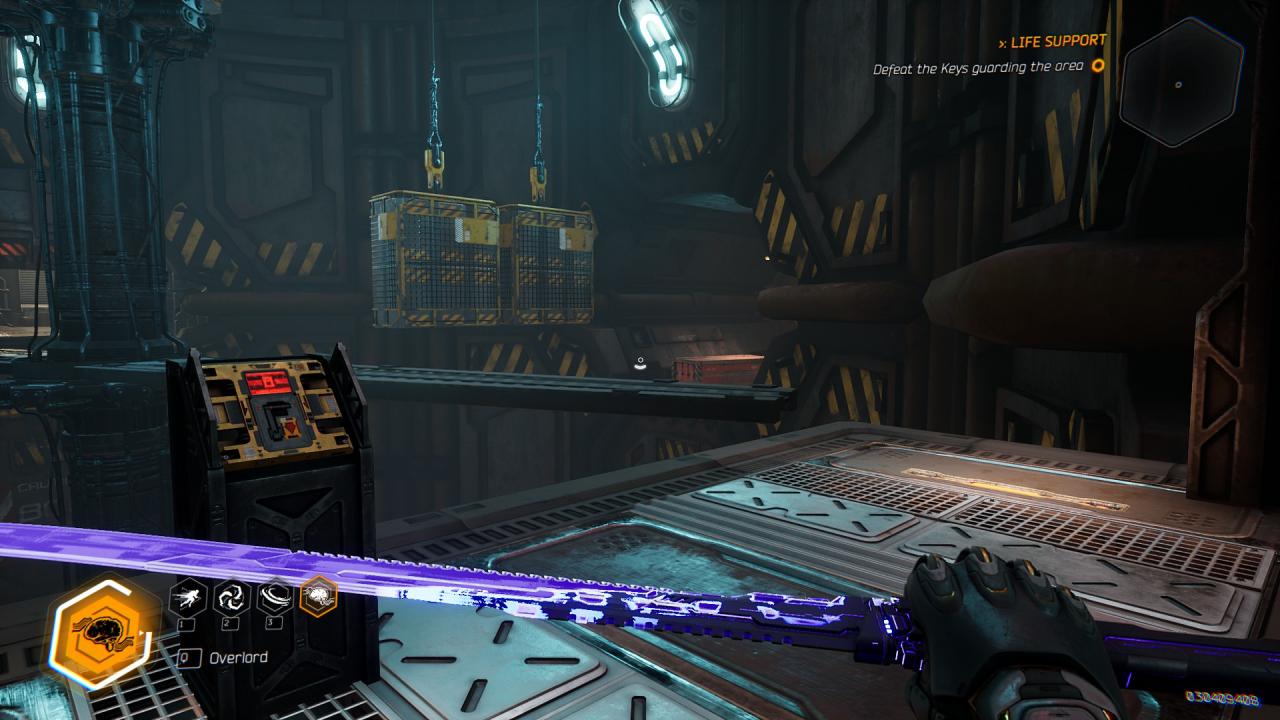1280x720 pixels.
Task: Activate the Surge wave-slash ability icon
Action: pos(274,598)
